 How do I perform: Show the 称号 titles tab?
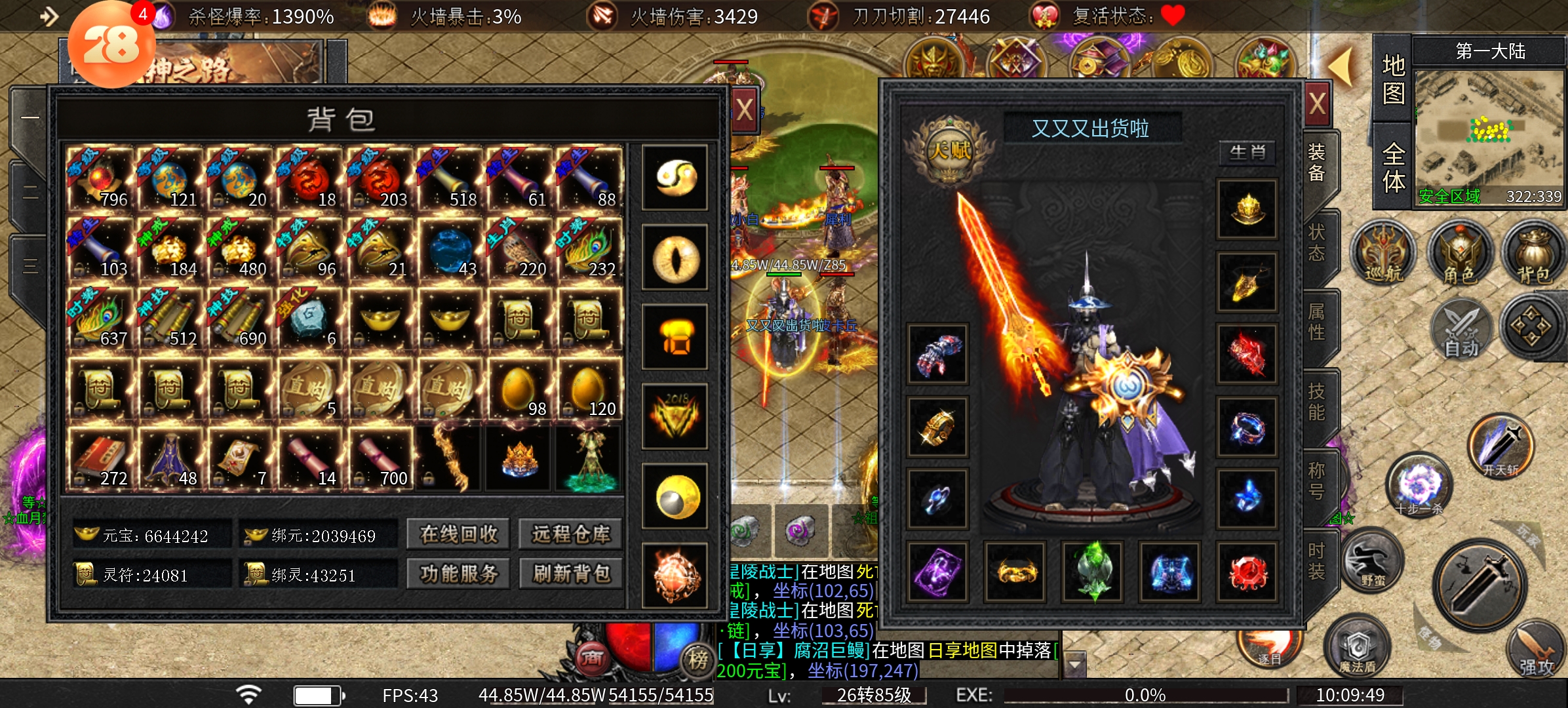[1317, 481]
